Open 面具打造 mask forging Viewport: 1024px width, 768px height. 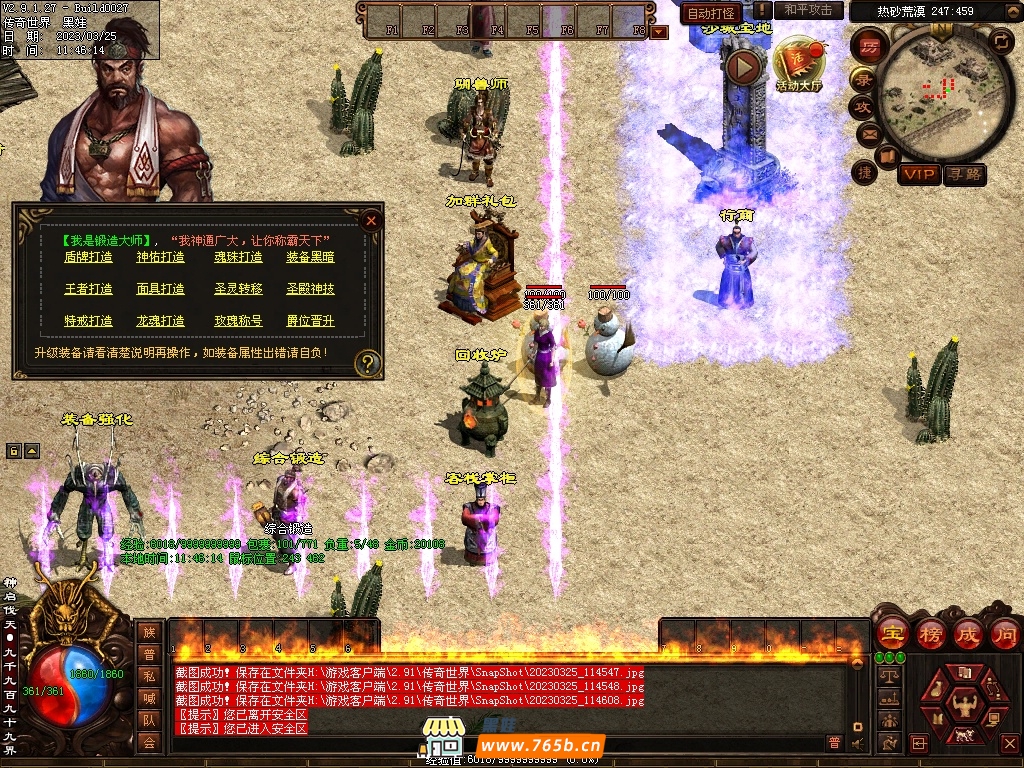(x=160, y=289)
